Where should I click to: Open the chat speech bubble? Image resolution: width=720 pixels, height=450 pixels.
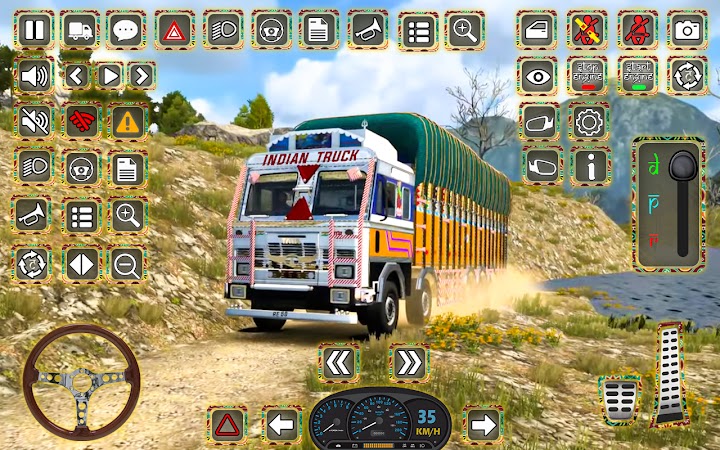tap(126, 30)
